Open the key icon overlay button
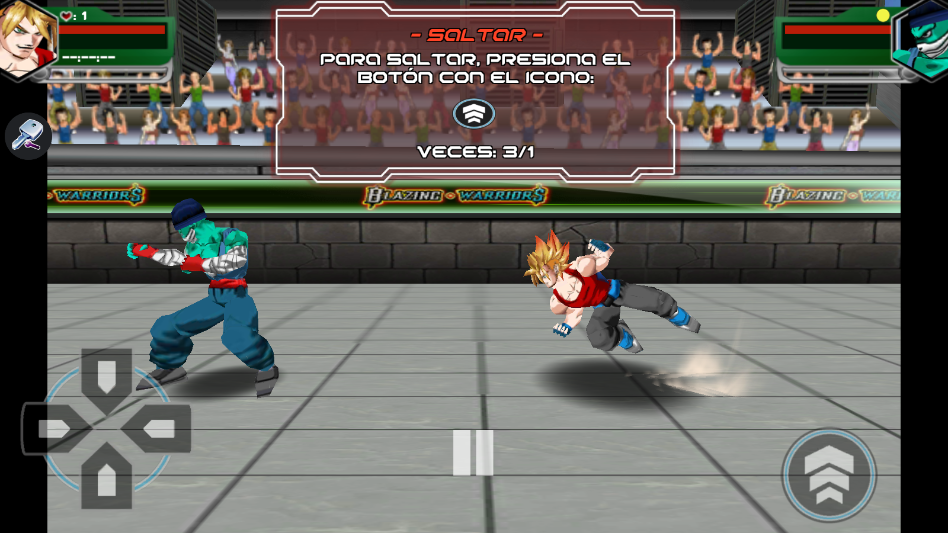Image resolution: width=948 pixels, height=533 pixels. (28, 137)
